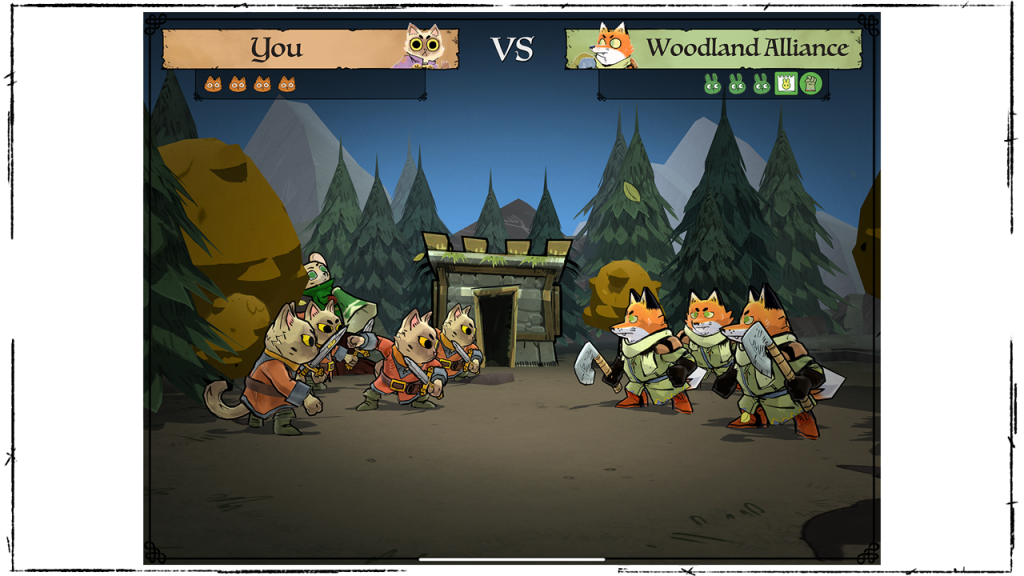1024x576 pixels.
Task: Select the round green sympathy fist token
Action: click(810, 84)
